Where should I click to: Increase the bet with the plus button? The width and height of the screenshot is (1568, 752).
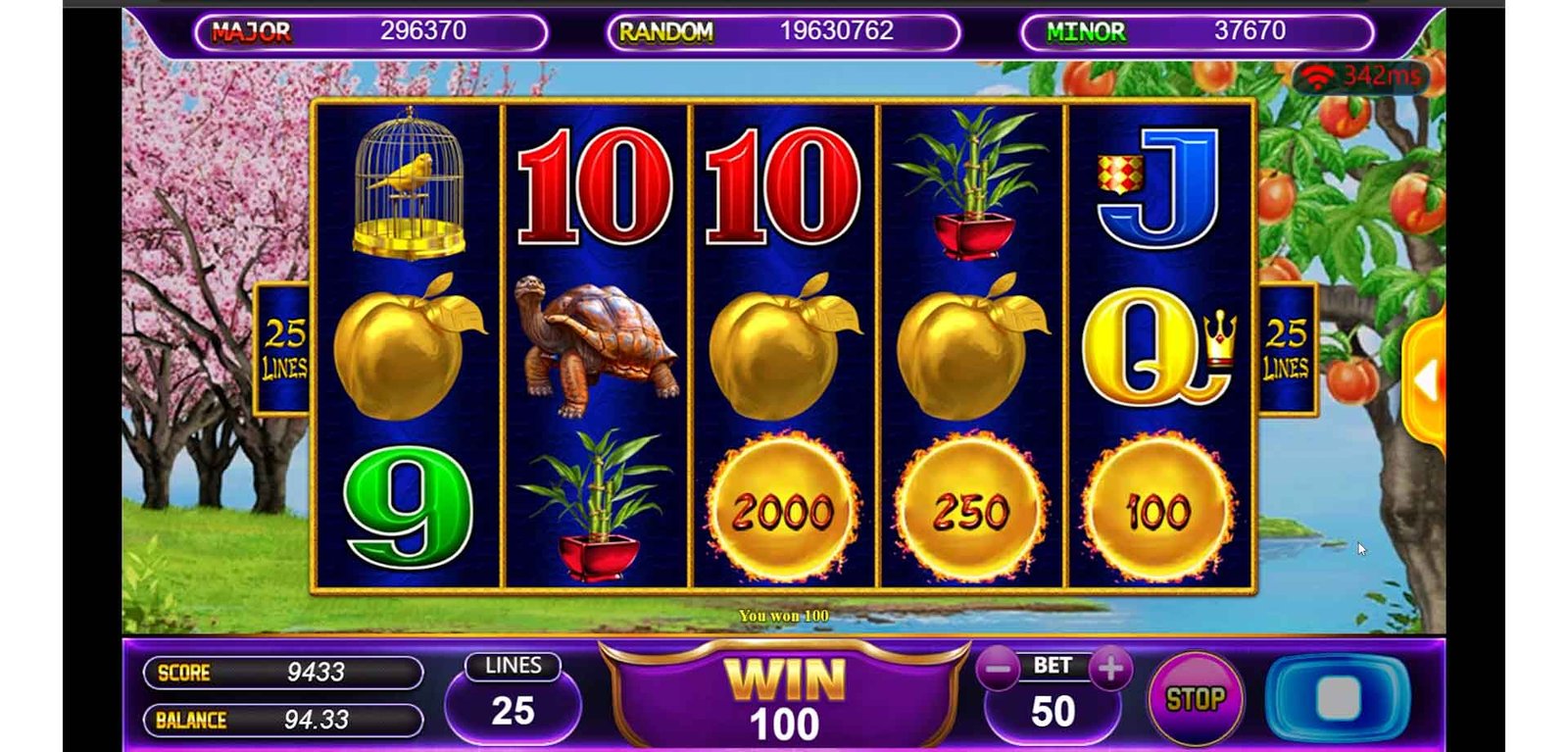coord(1110,670)
